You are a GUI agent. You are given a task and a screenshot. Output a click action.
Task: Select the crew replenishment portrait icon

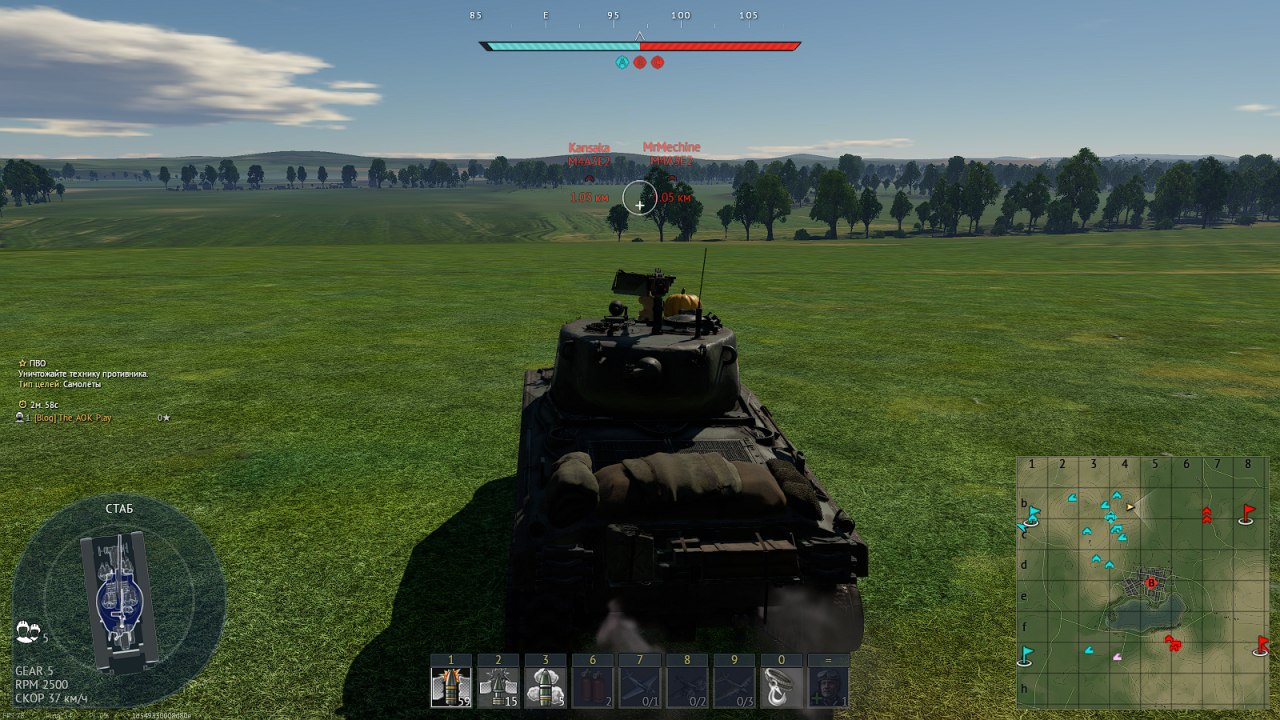(x=828, y=687)
